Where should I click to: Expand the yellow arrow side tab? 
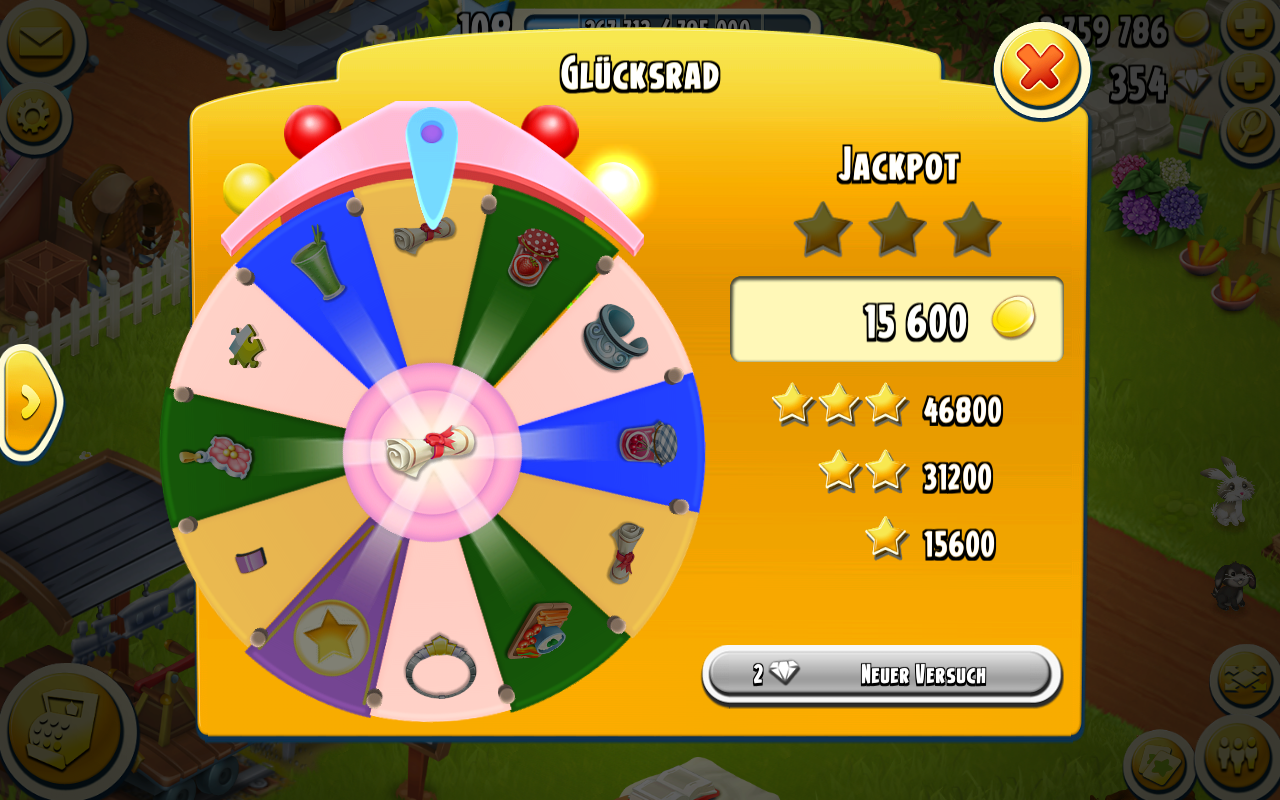29,402
